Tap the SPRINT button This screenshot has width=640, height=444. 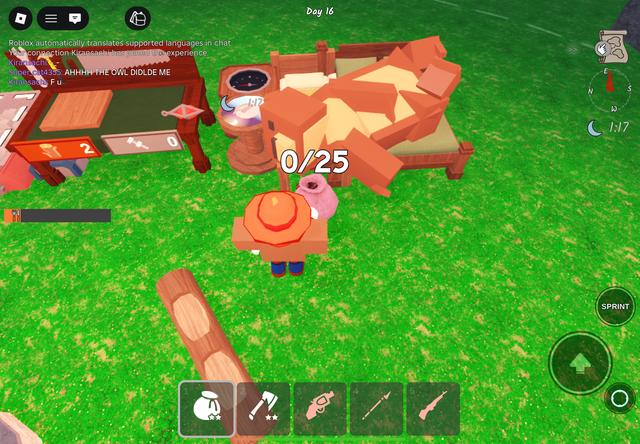(x=615, y=306)
